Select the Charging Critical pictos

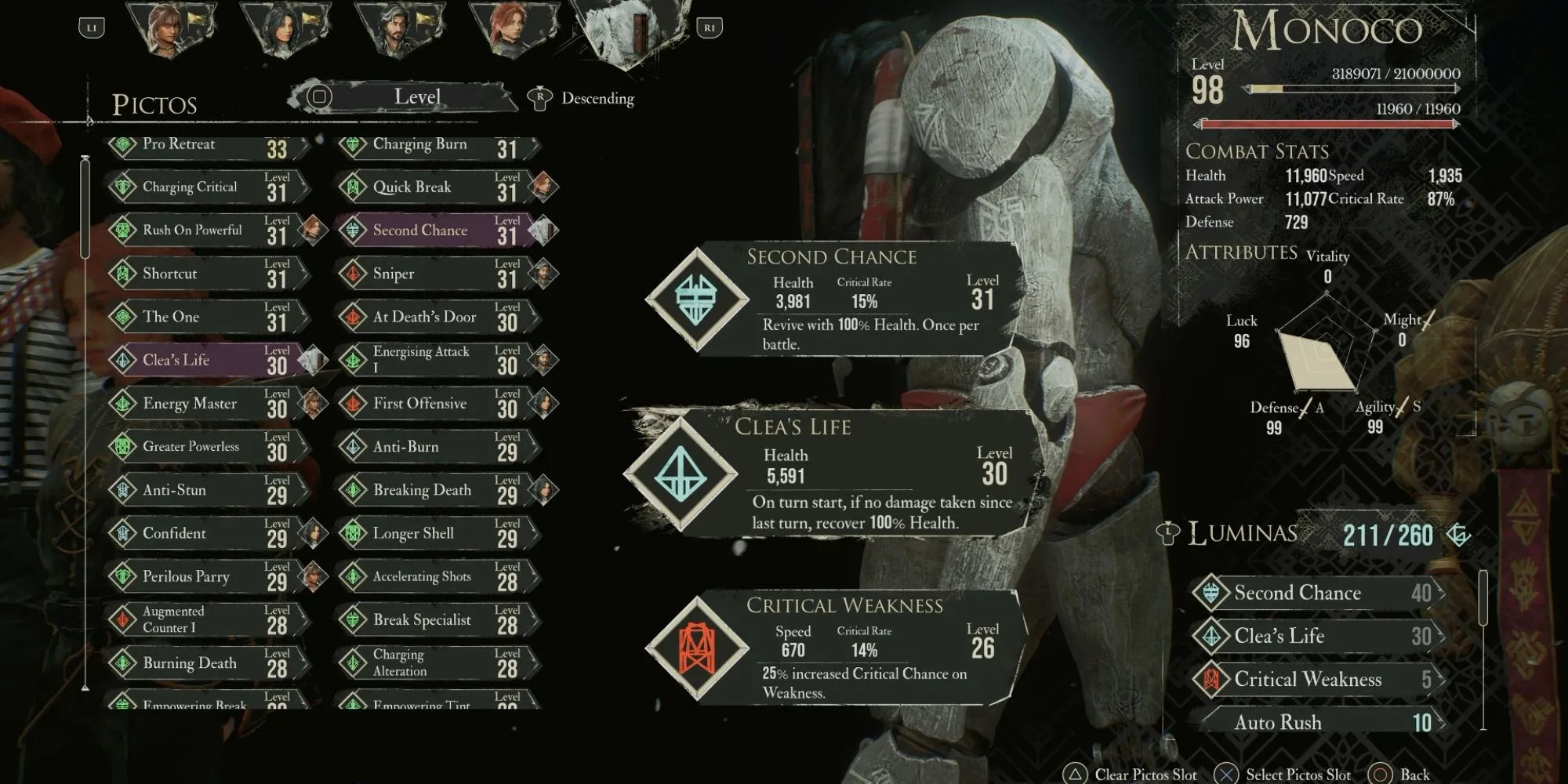pyautogui.click(x=205, y=187)
